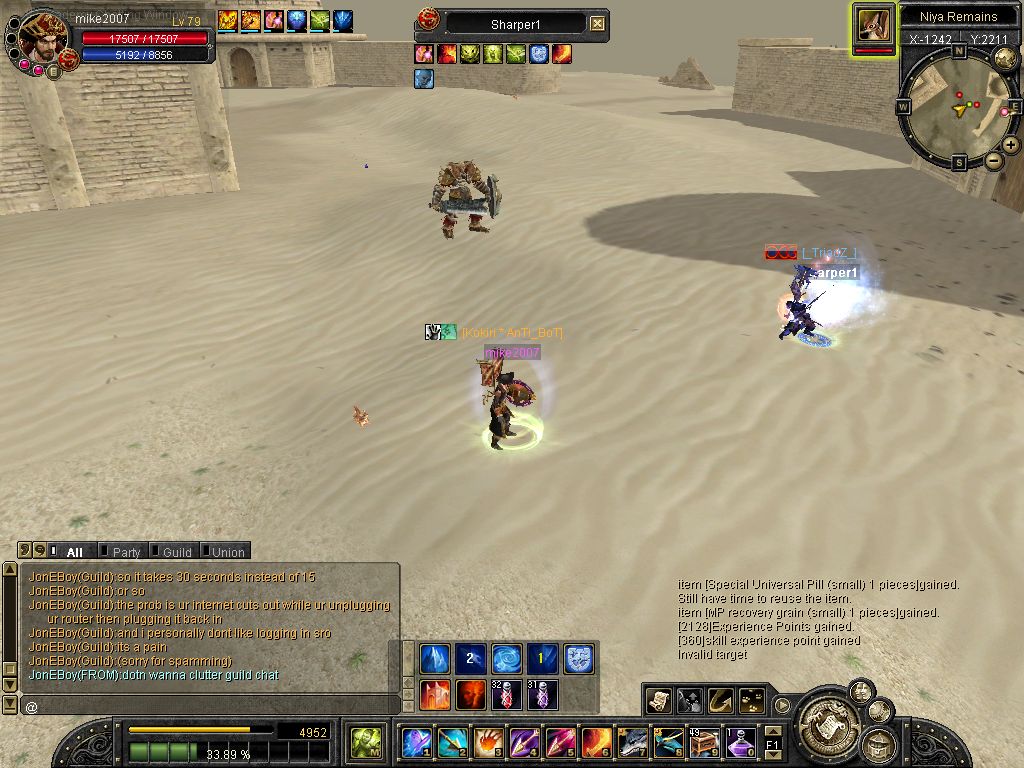This screenshot has width=1024, height=768.
Task: Zoom out the minimap with the minus button
Action: (994, 160)
